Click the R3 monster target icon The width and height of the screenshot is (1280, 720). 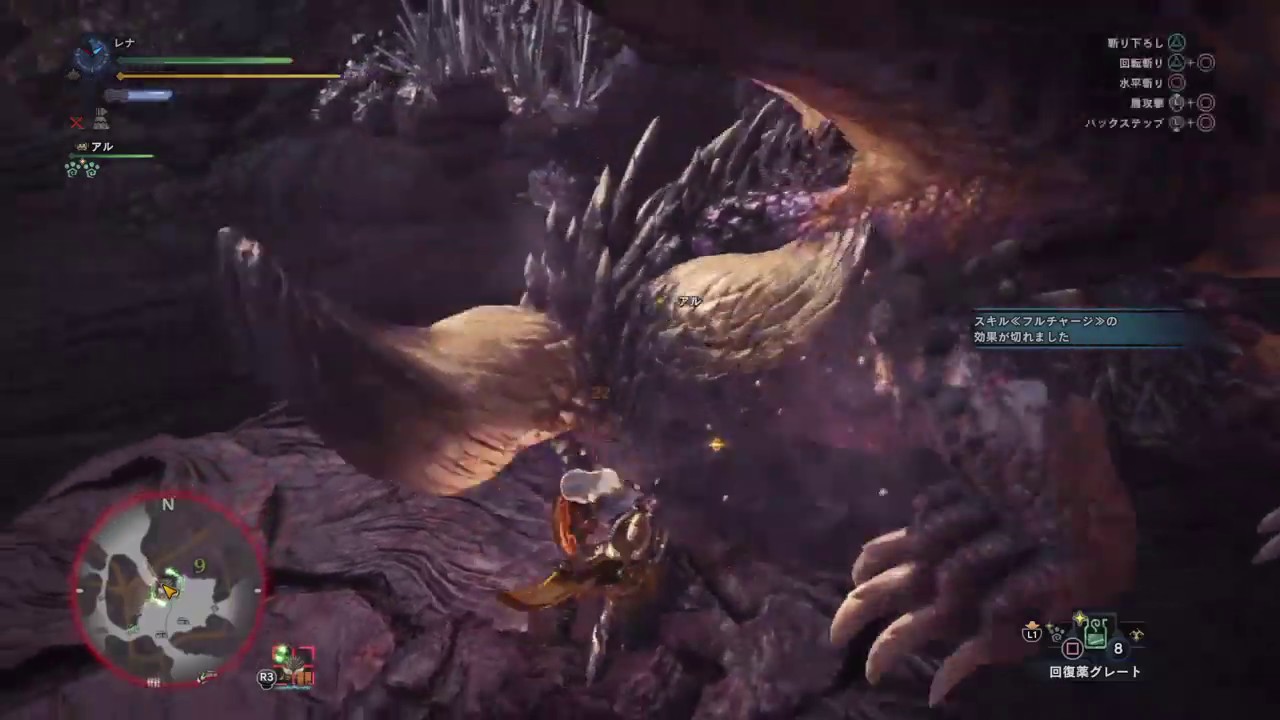tap(266, 677)
